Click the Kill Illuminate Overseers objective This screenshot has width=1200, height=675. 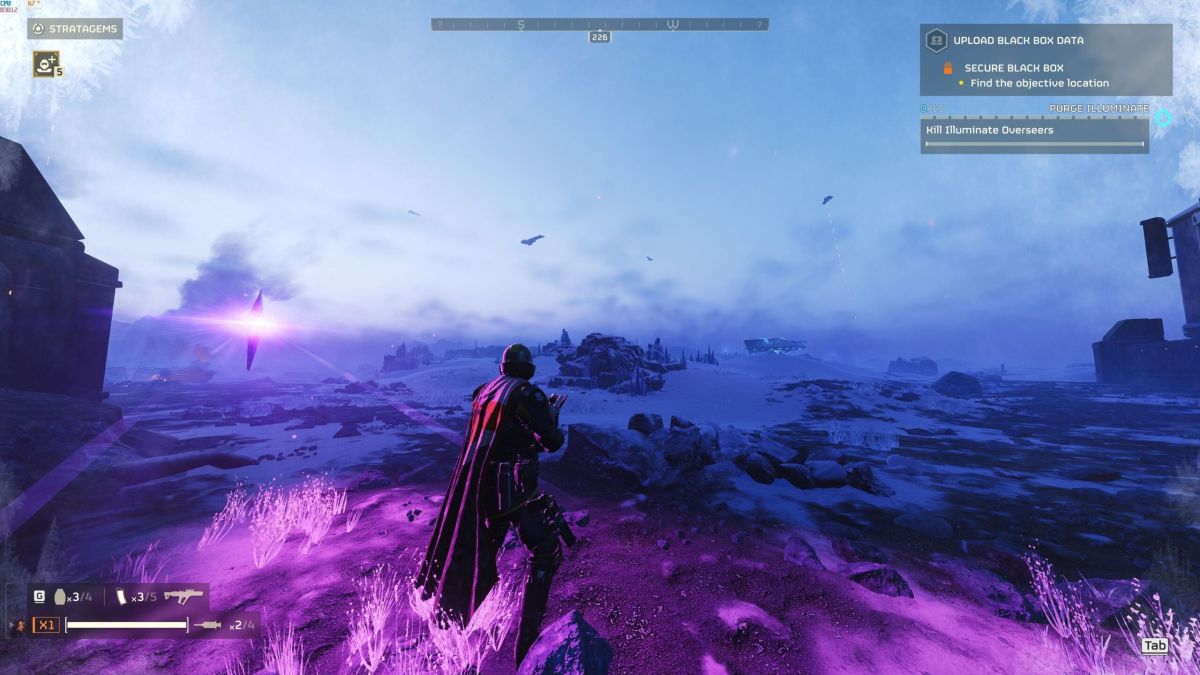(x=1034, y=130)
